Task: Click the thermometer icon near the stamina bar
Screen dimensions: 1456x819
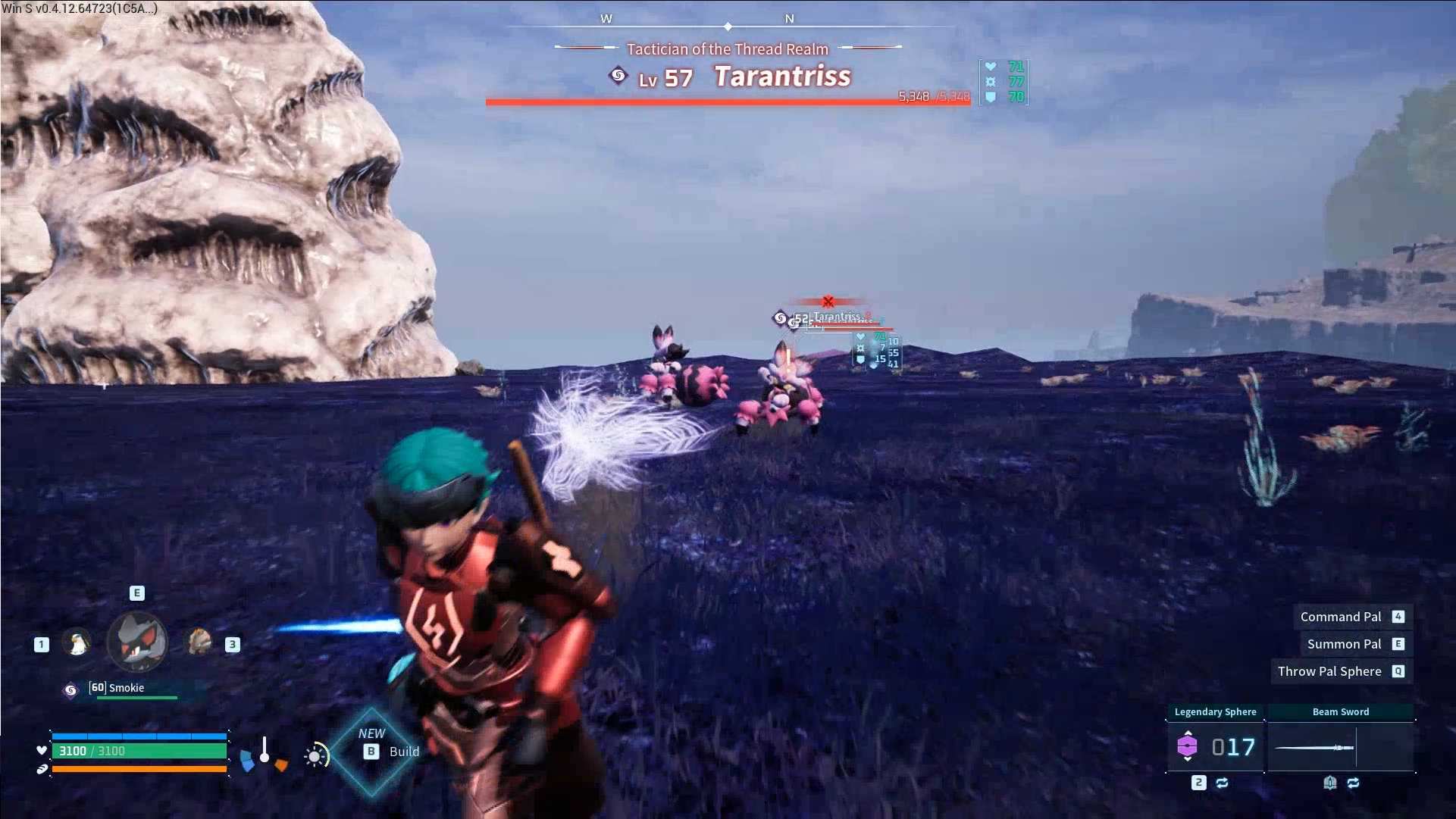Action: pyautogui.click(x=265, y=750)
